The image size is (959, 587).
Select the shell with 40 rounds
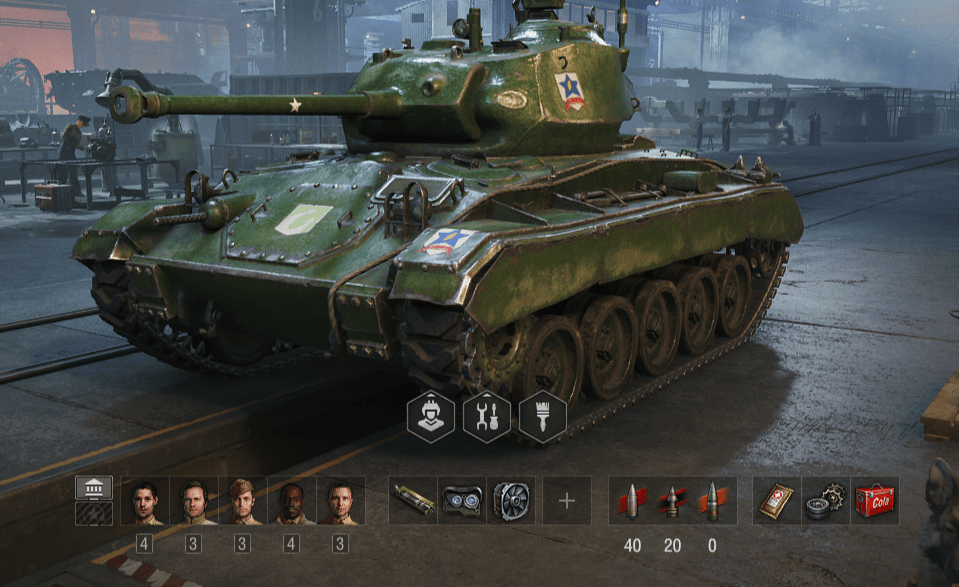(632, 500)
